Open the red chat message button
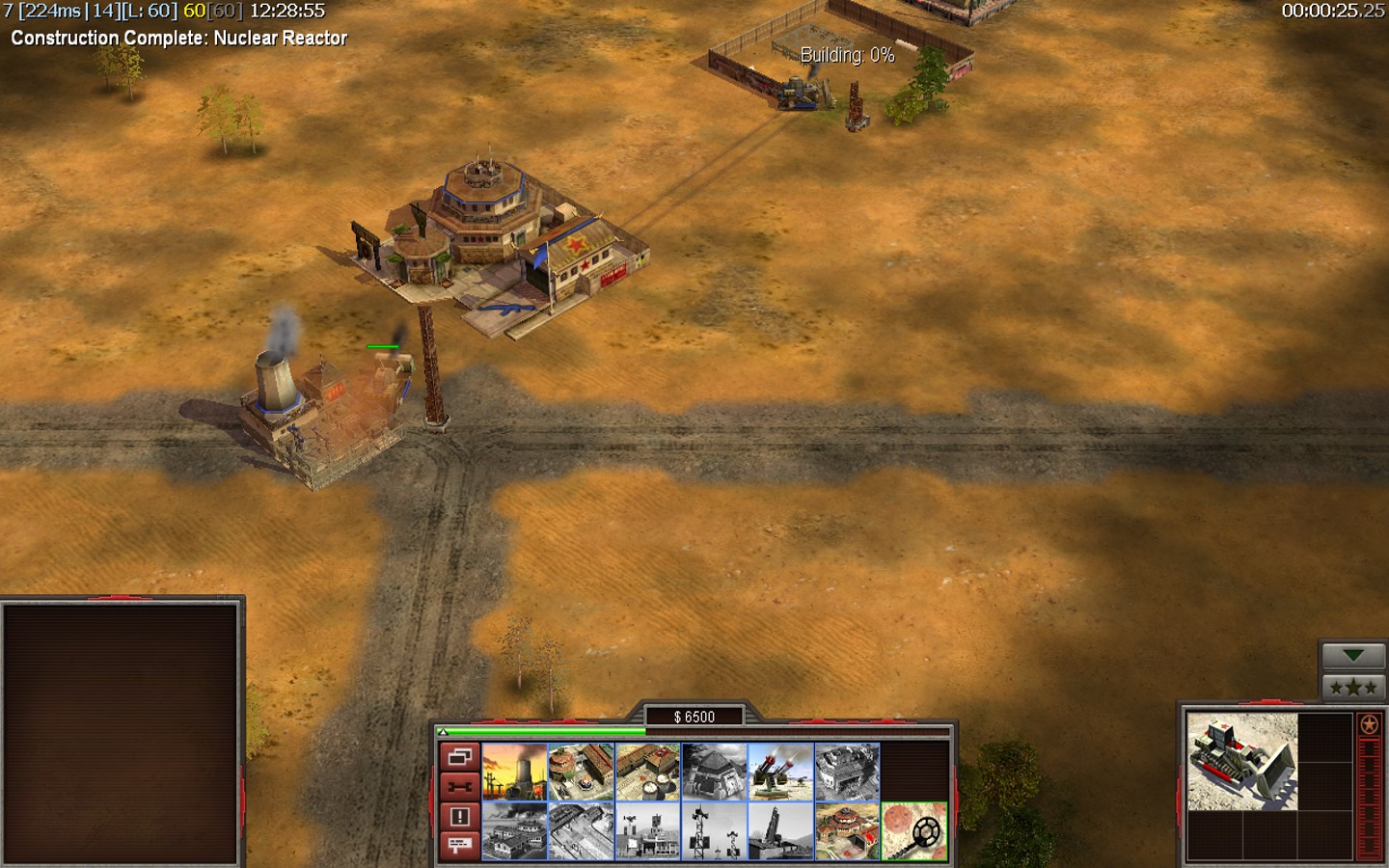The image size is (1389, 868). [x=459, y=846]
